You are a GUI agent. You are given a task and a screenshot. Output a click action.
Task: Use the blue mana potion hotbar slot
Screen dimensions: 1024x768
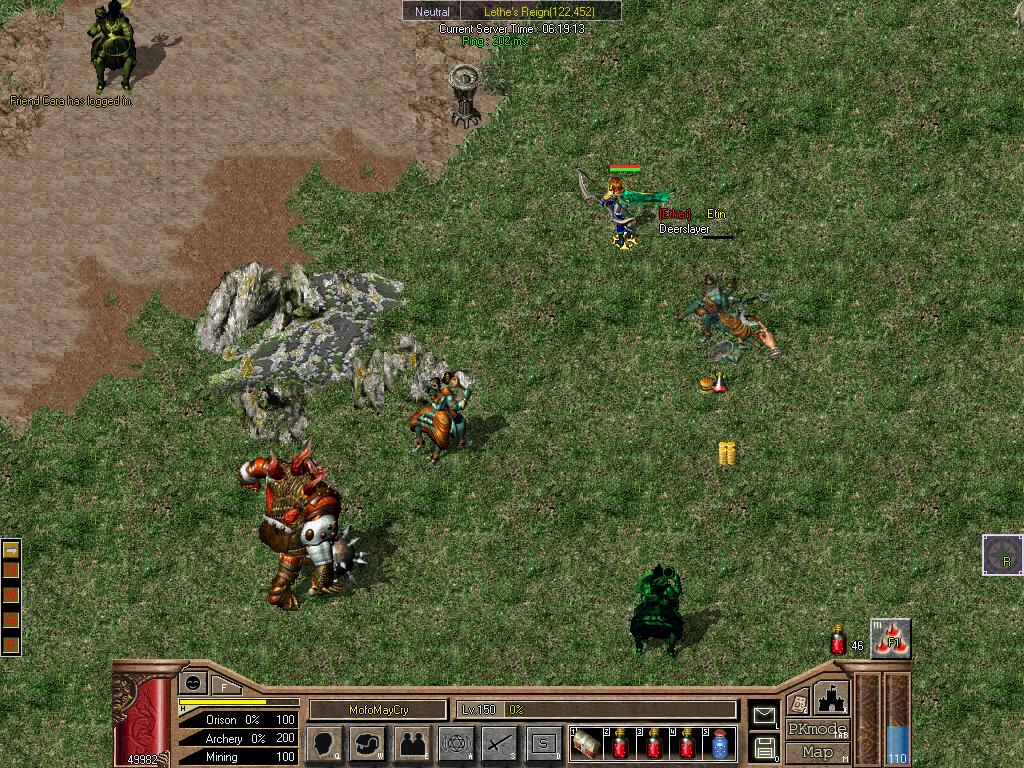pos(719,744)
